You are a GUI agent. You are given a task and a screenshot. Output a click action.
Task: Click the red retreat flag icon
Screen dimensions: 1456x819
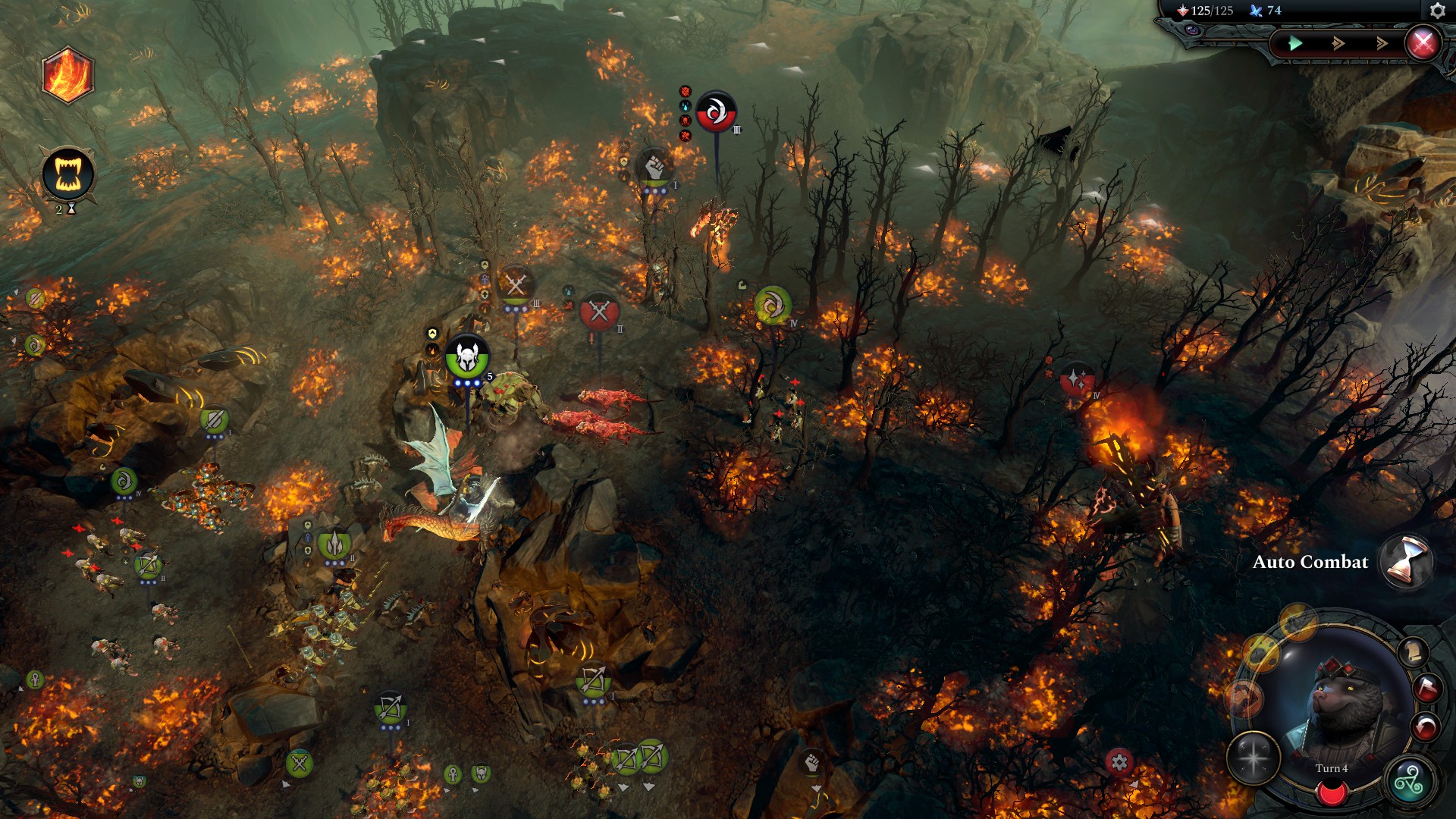click(1427, 687)
